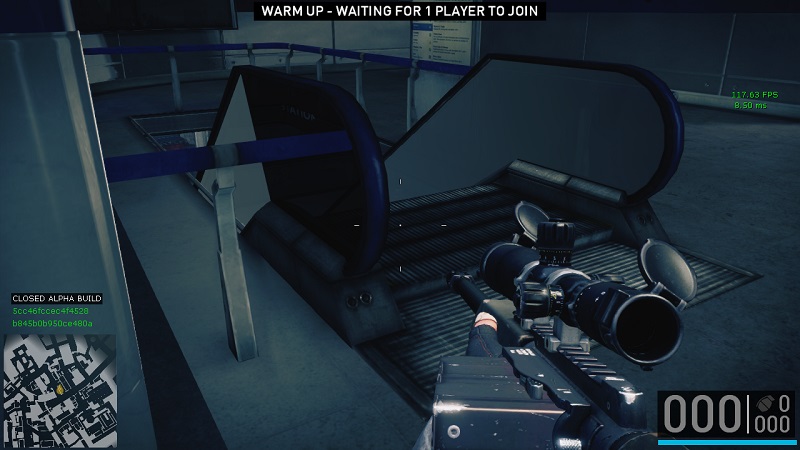800x450 pixels.
Task: Click the yellow player marker on minimap
Action: pyautogui.click(x=60, y=386)
